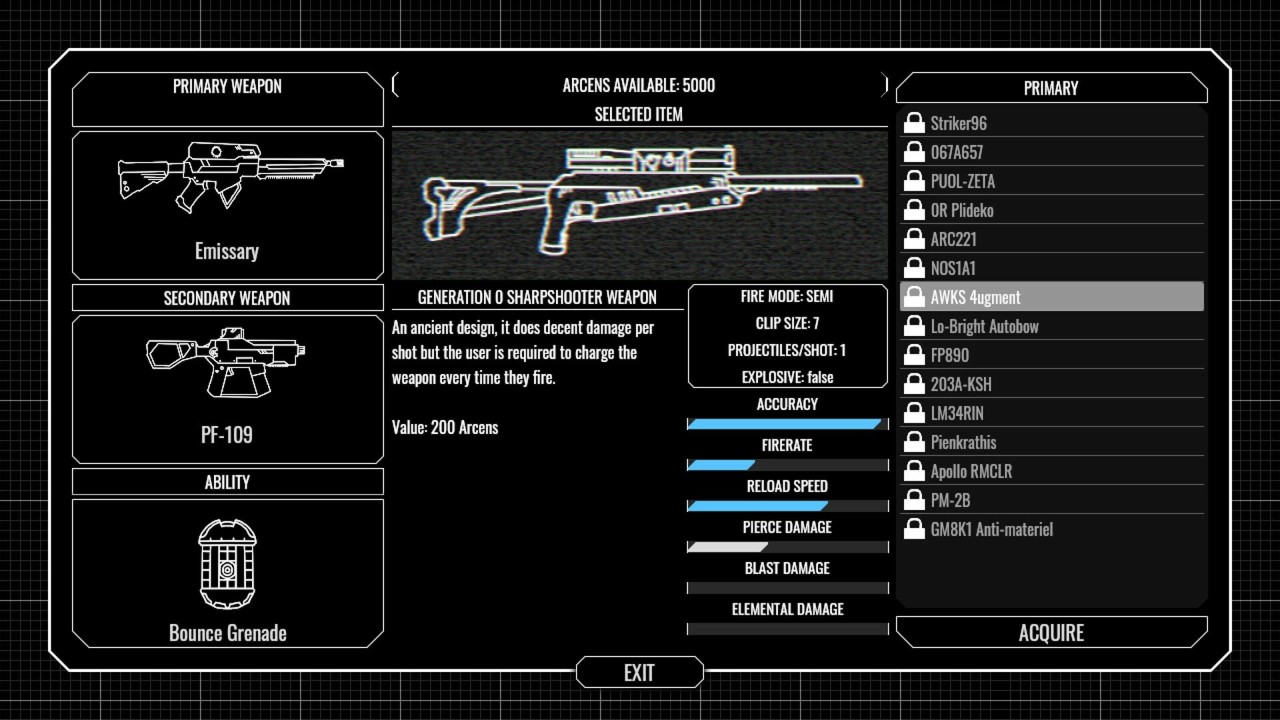Choose the GM8K1 Anti-materiel rifle

pyautogui.click(x=1051, y=529)
